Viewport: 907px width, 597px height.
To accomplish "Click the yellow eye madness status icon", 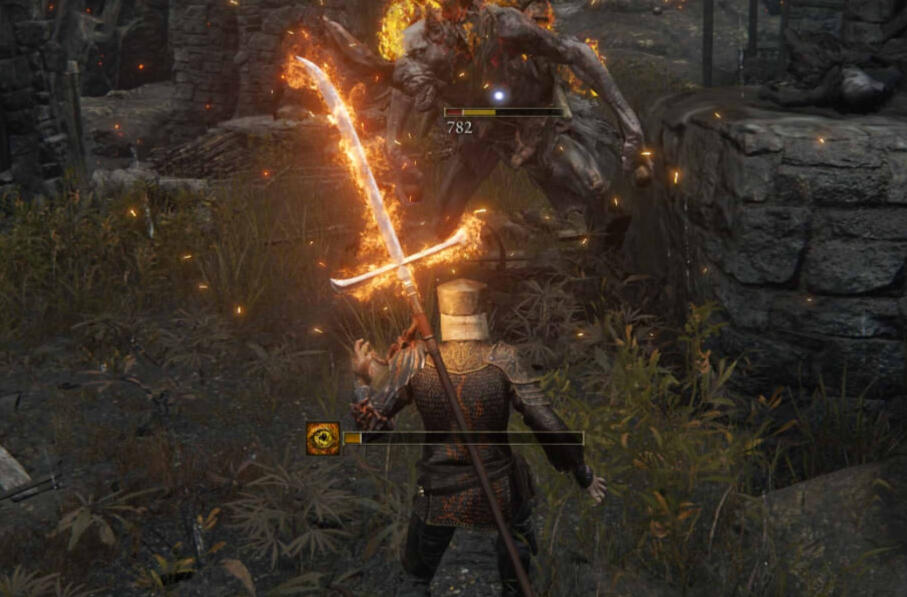I will click(x=323, y=438).
